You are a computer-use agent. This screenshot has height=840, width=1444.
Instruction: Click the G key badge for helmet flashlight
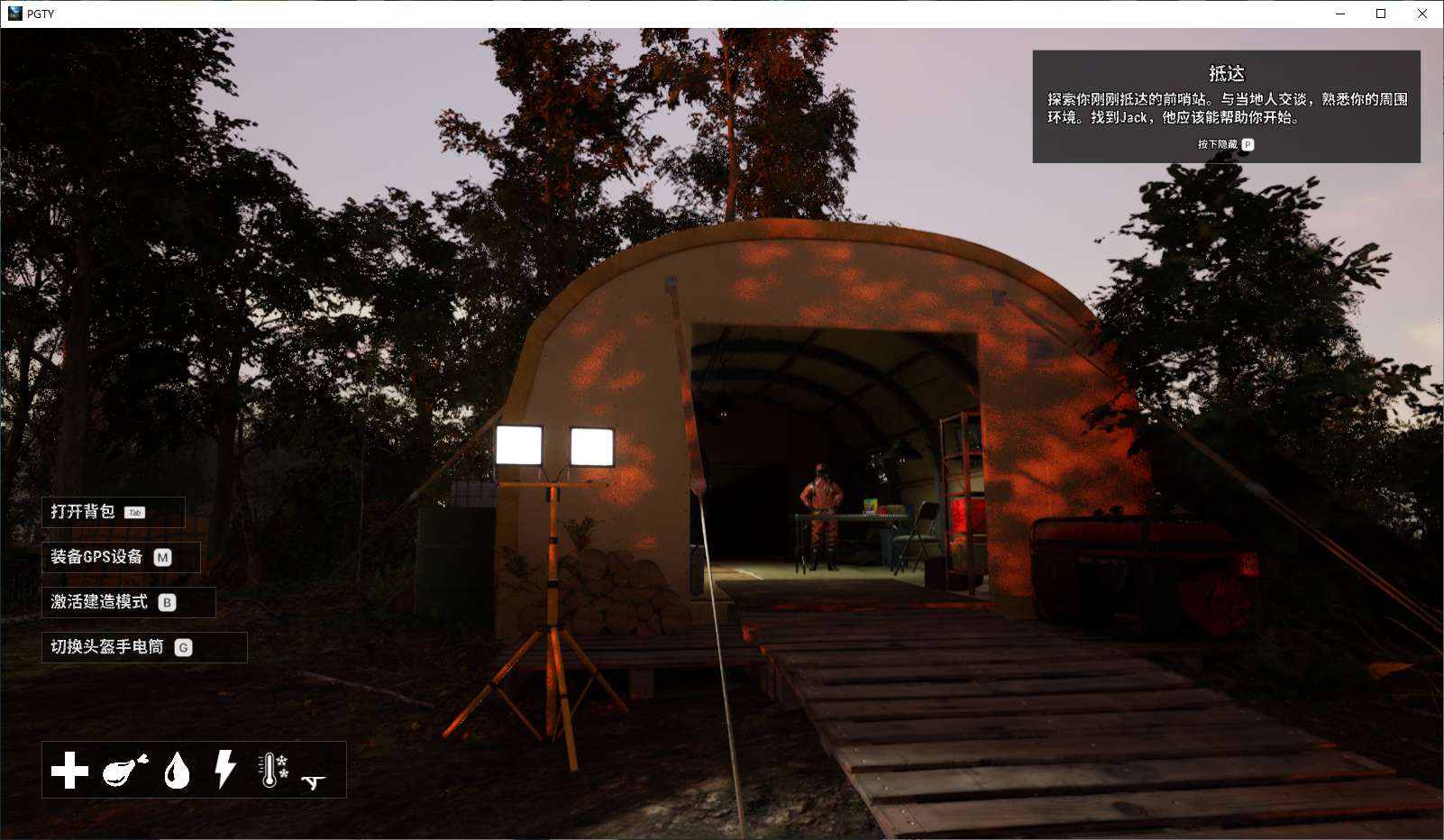186,647
